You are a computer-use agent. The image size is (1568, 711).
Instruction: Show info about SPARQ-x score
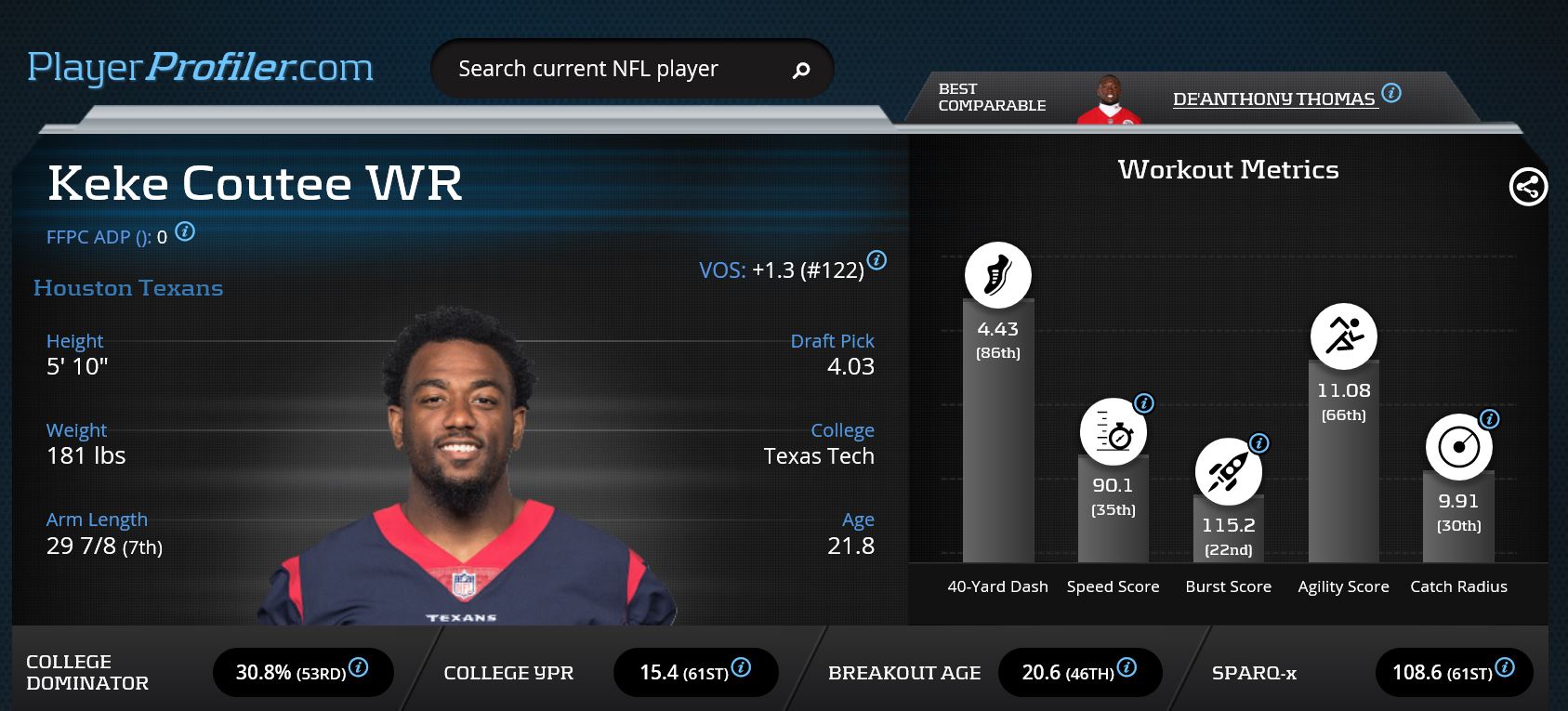coord(1505,667)
